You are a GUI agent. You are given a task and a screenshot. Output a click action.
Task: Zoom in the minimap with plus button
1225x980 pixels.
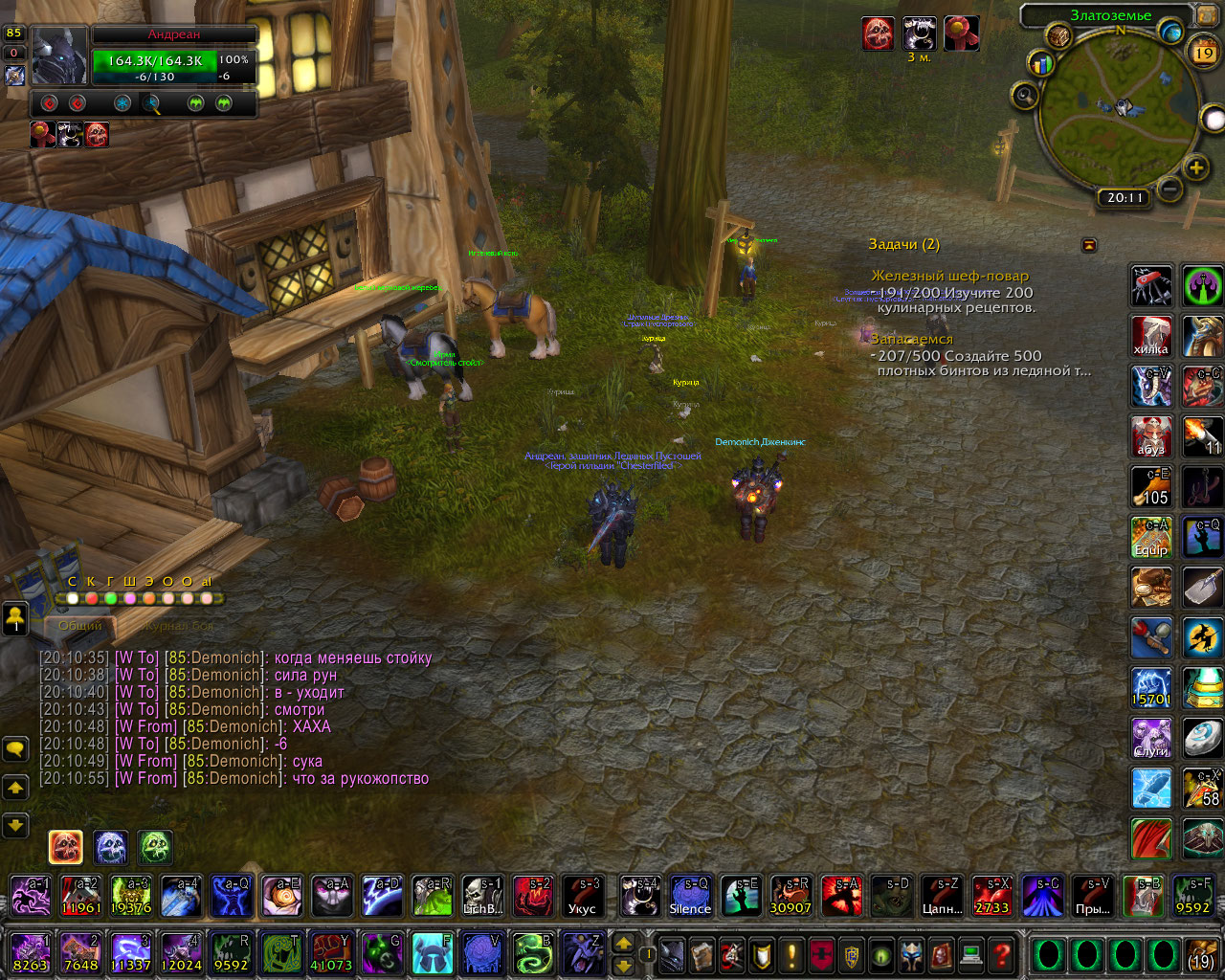click(1196, 169)
